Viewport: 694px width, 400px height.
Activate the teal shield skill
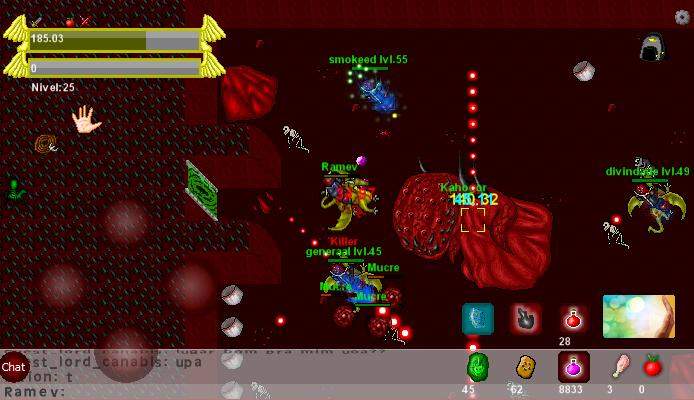pyautogui.click(x=477, y=319)
